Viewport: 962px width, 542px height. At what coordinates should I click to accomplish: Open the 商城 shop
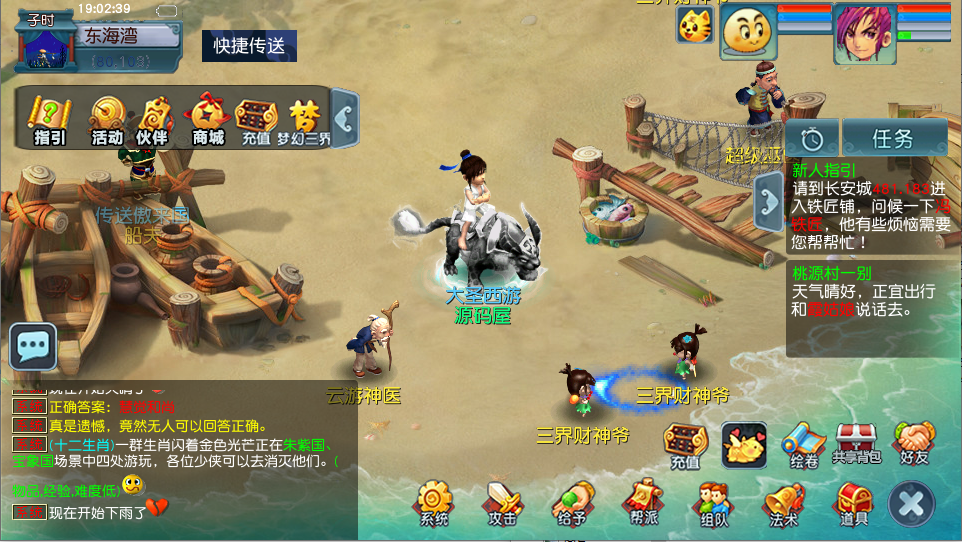[x=208, y=119]
